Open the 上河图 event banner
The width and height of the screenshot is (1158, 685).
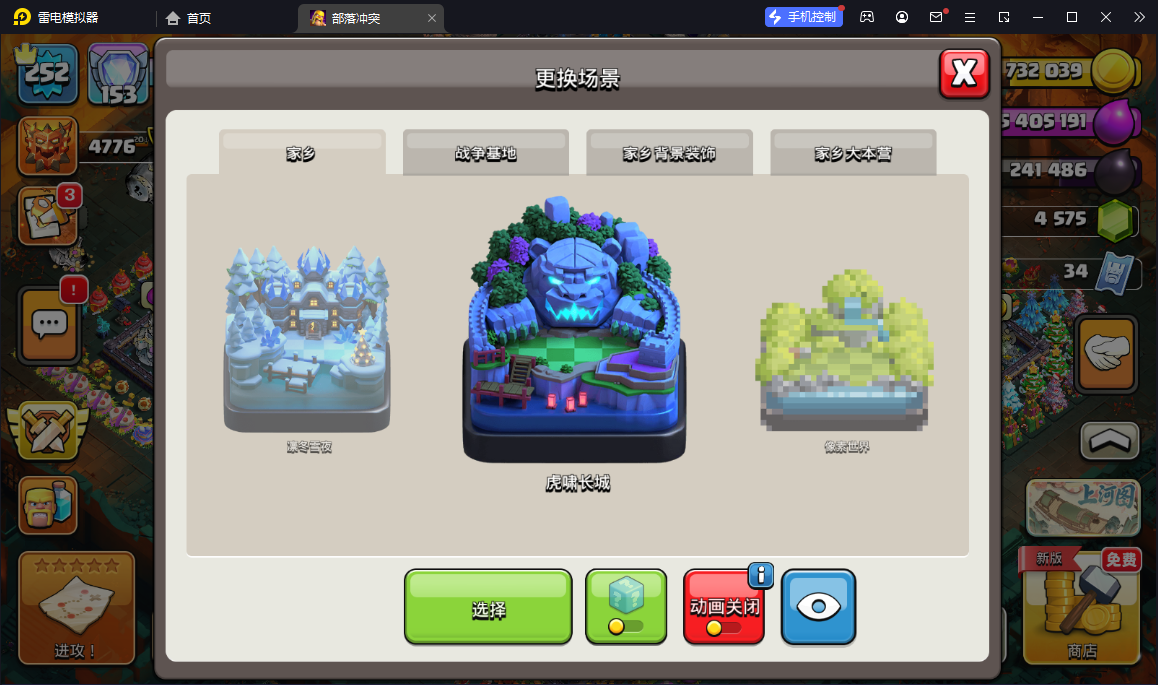pyautogui.click(x=1083, y=508)
